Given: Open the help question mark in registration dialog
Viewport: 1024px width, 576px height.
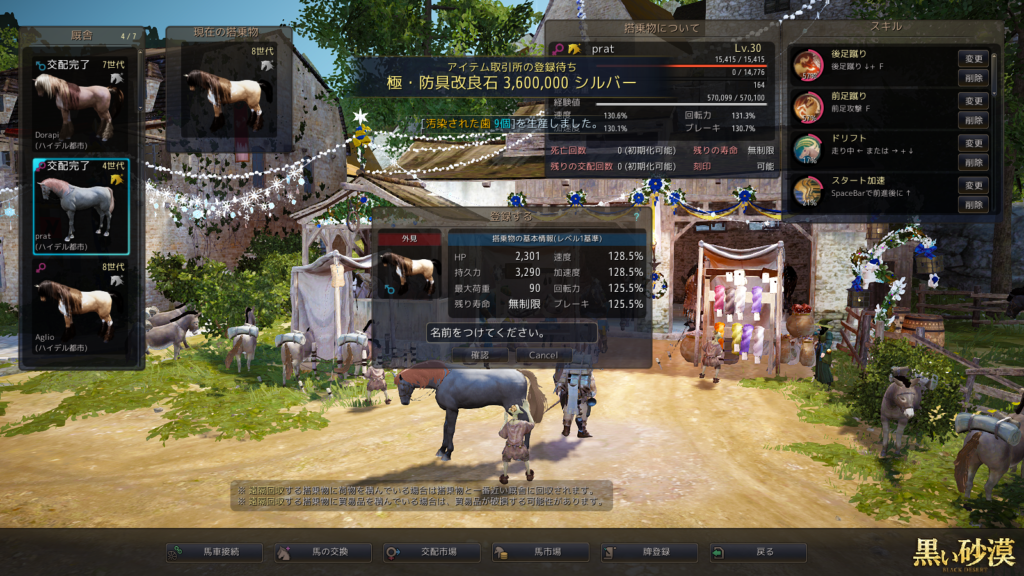Looking at the screenshot, I should [636, 215].
